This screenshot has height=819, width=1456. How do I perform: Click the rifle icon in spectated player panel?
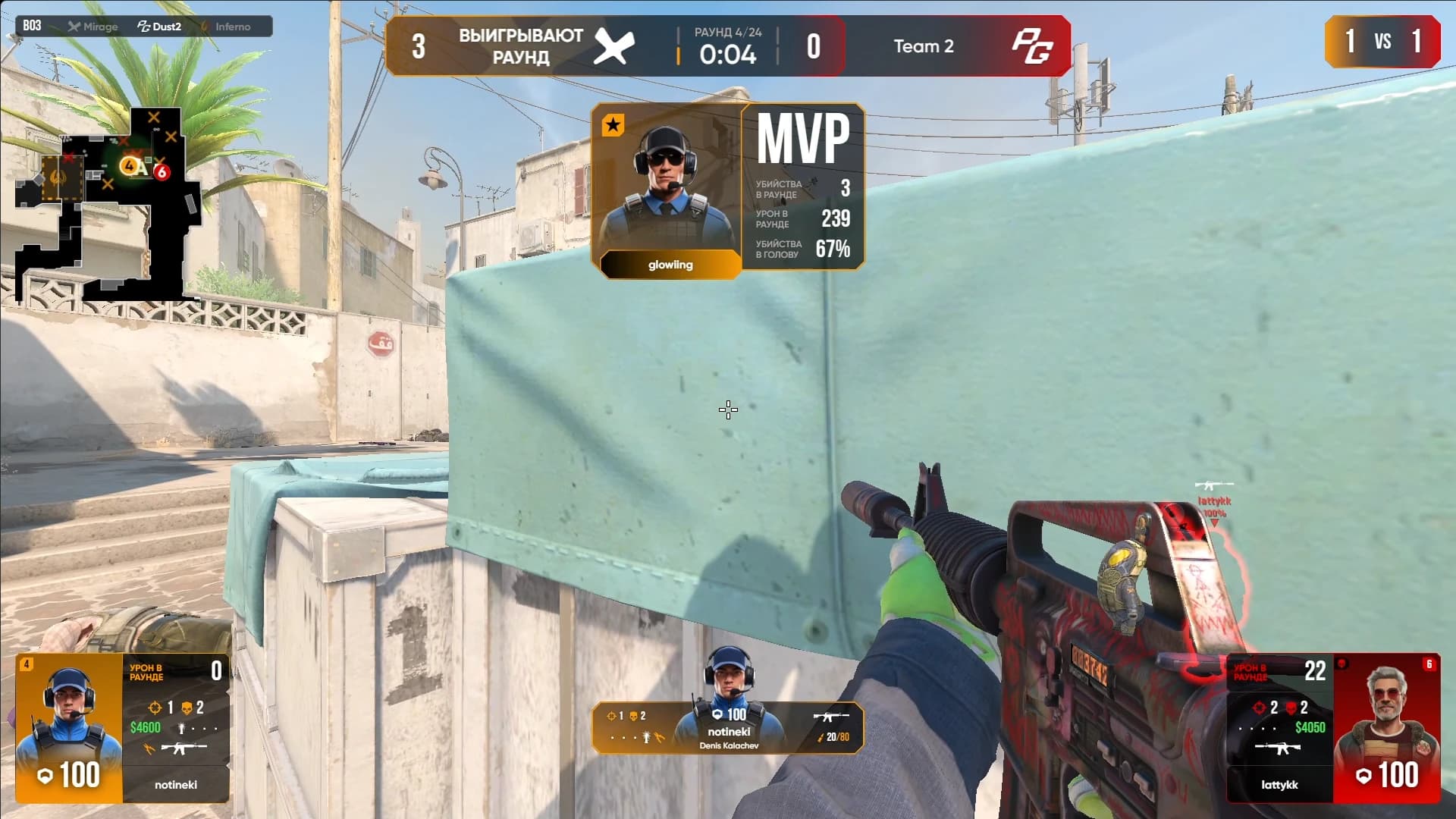[831, 717]
